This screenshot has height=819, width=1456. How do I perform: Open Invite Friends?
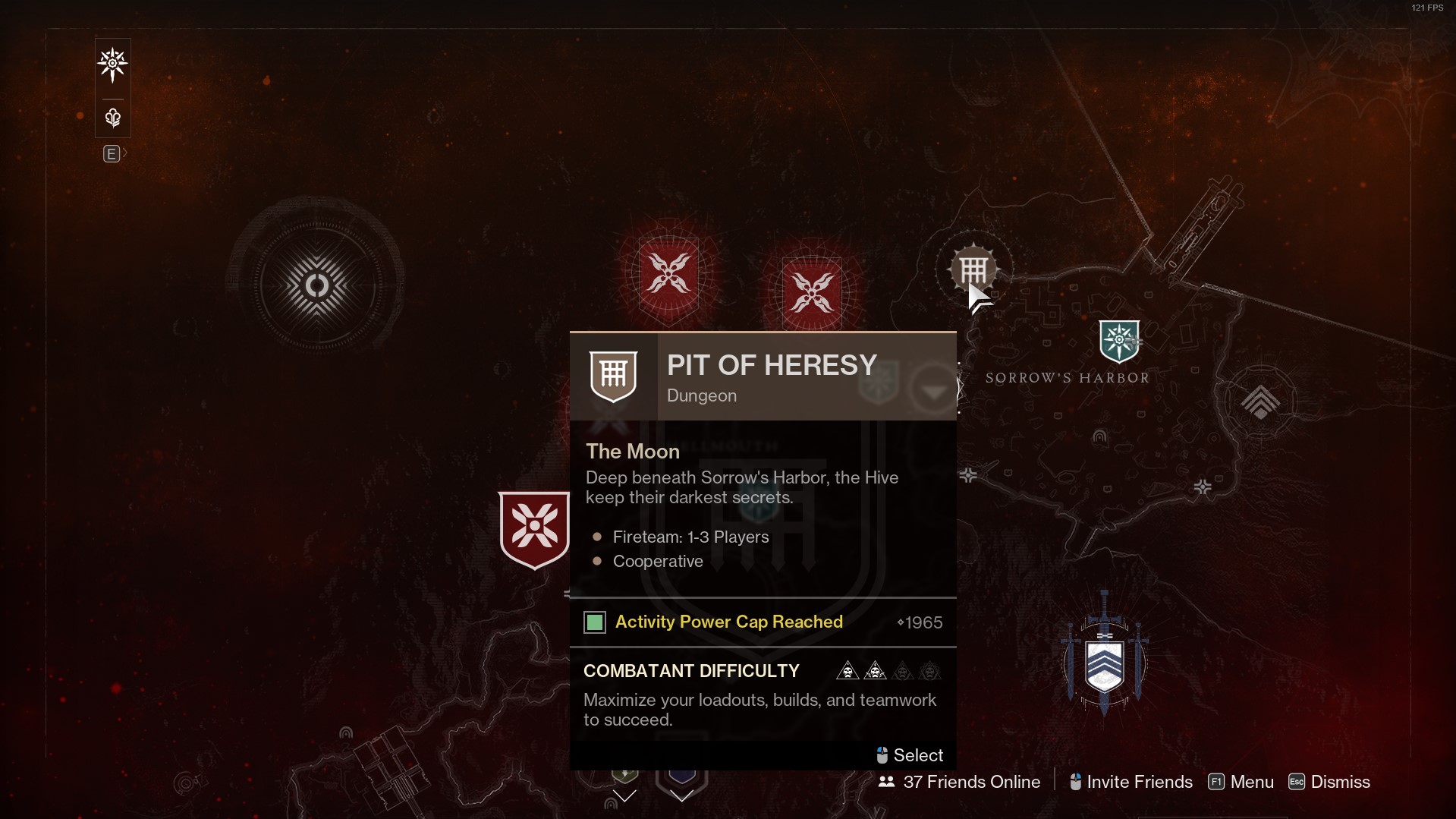pos(1131,782)
